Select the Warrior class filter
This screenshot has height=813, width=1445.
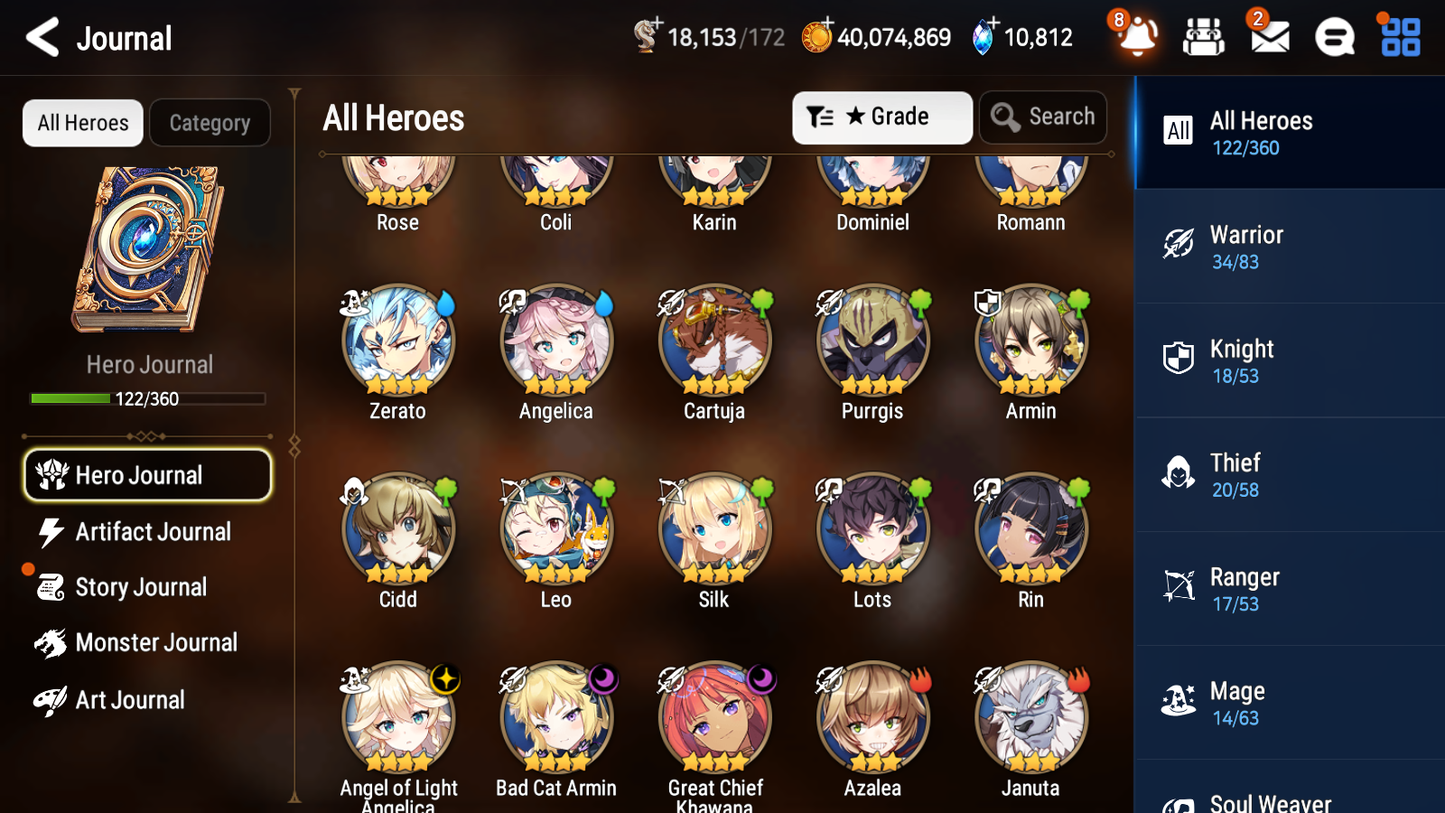pyautogui.click(x=1289, y=246)
